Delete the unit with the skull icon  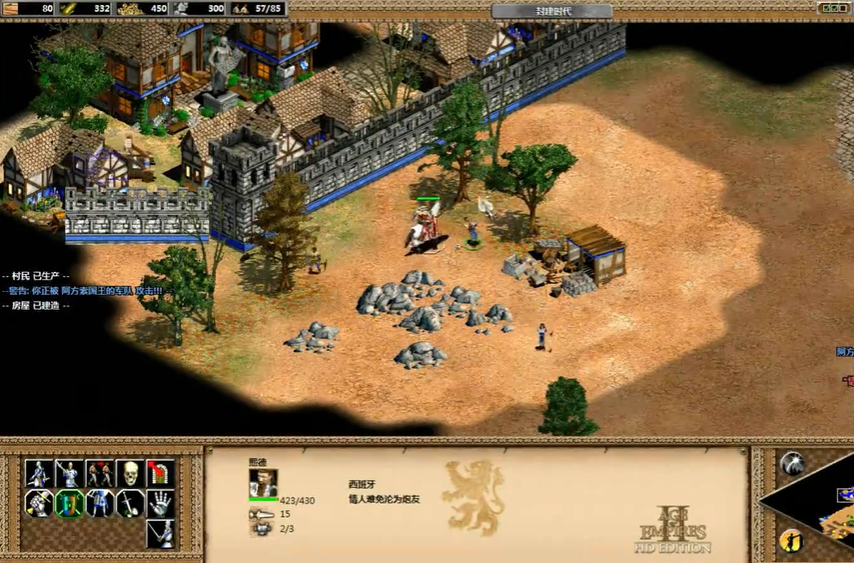129,473
